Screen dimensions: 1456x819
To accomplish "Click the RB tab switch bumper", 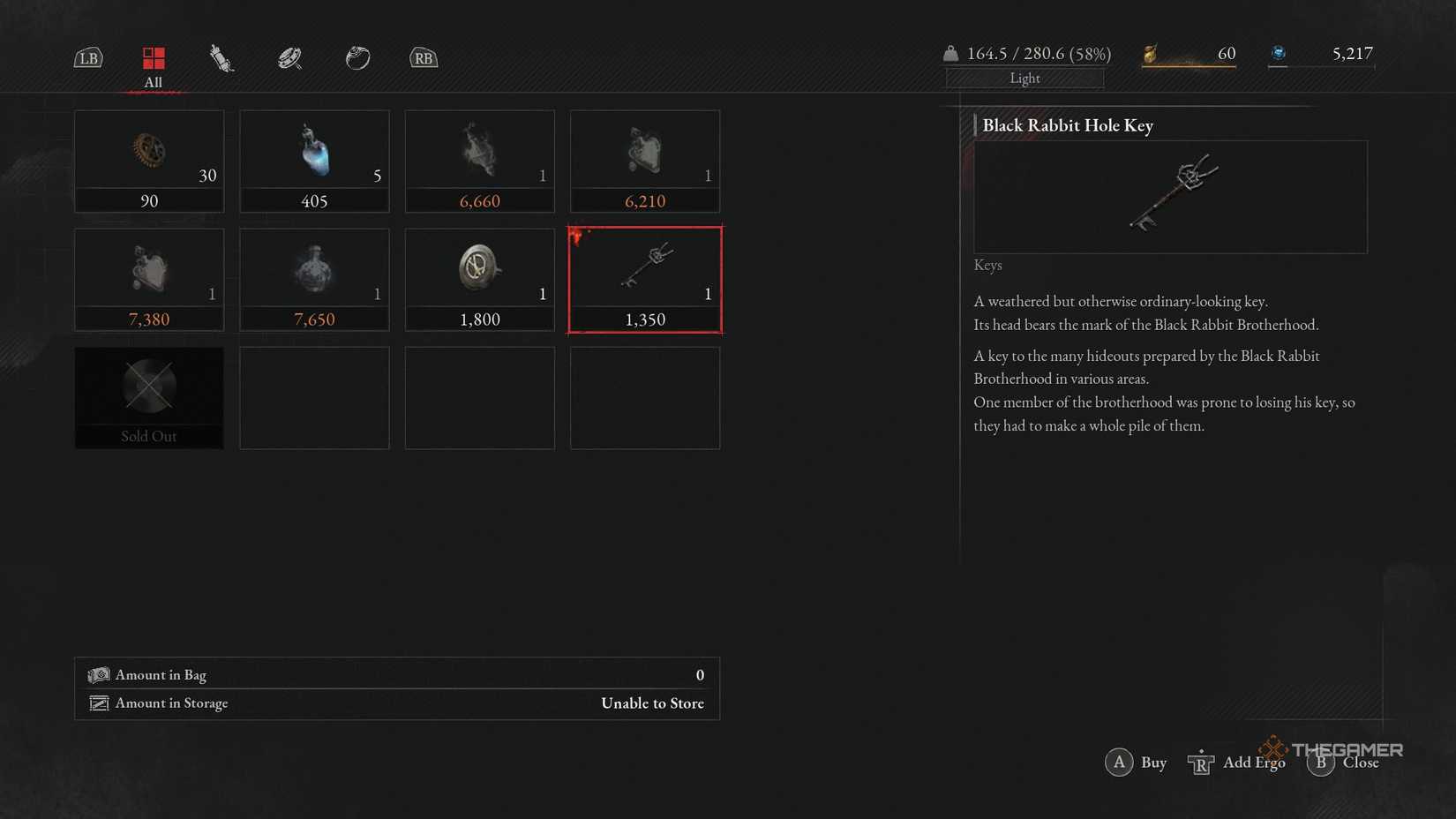I will [423, 57].
